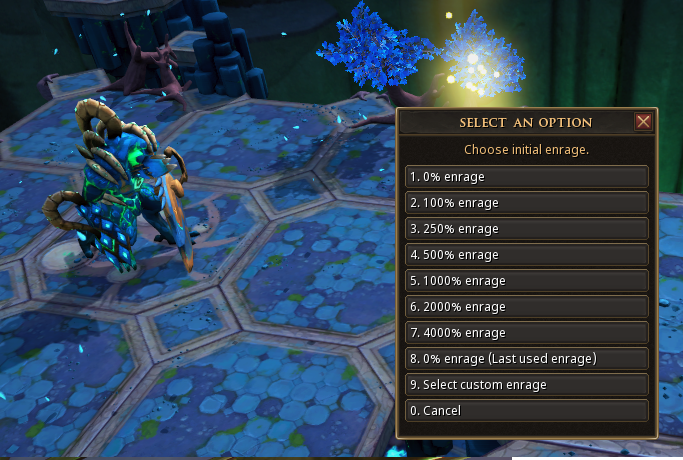Close the Select an Option dialog
The height and width of the screenshot is (460, 683).
click(643, 122)
